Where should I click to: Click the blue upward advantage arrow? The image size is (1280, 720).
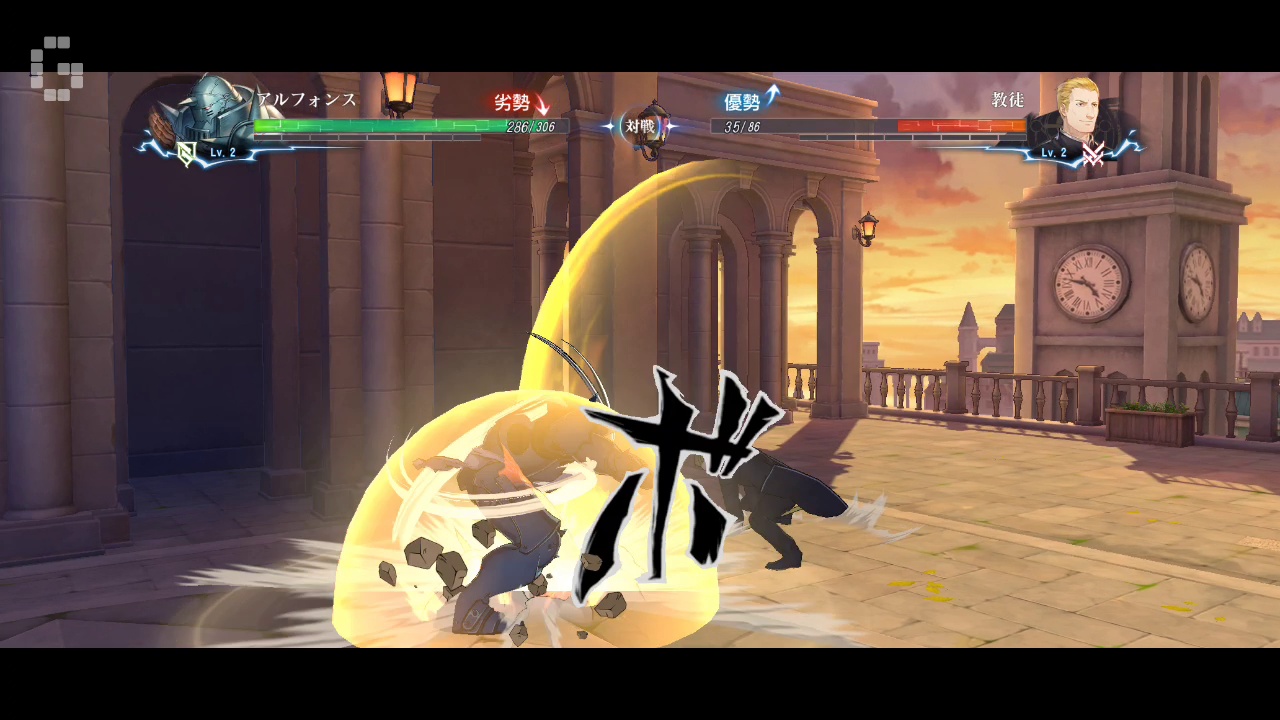(x=771, y=94)
